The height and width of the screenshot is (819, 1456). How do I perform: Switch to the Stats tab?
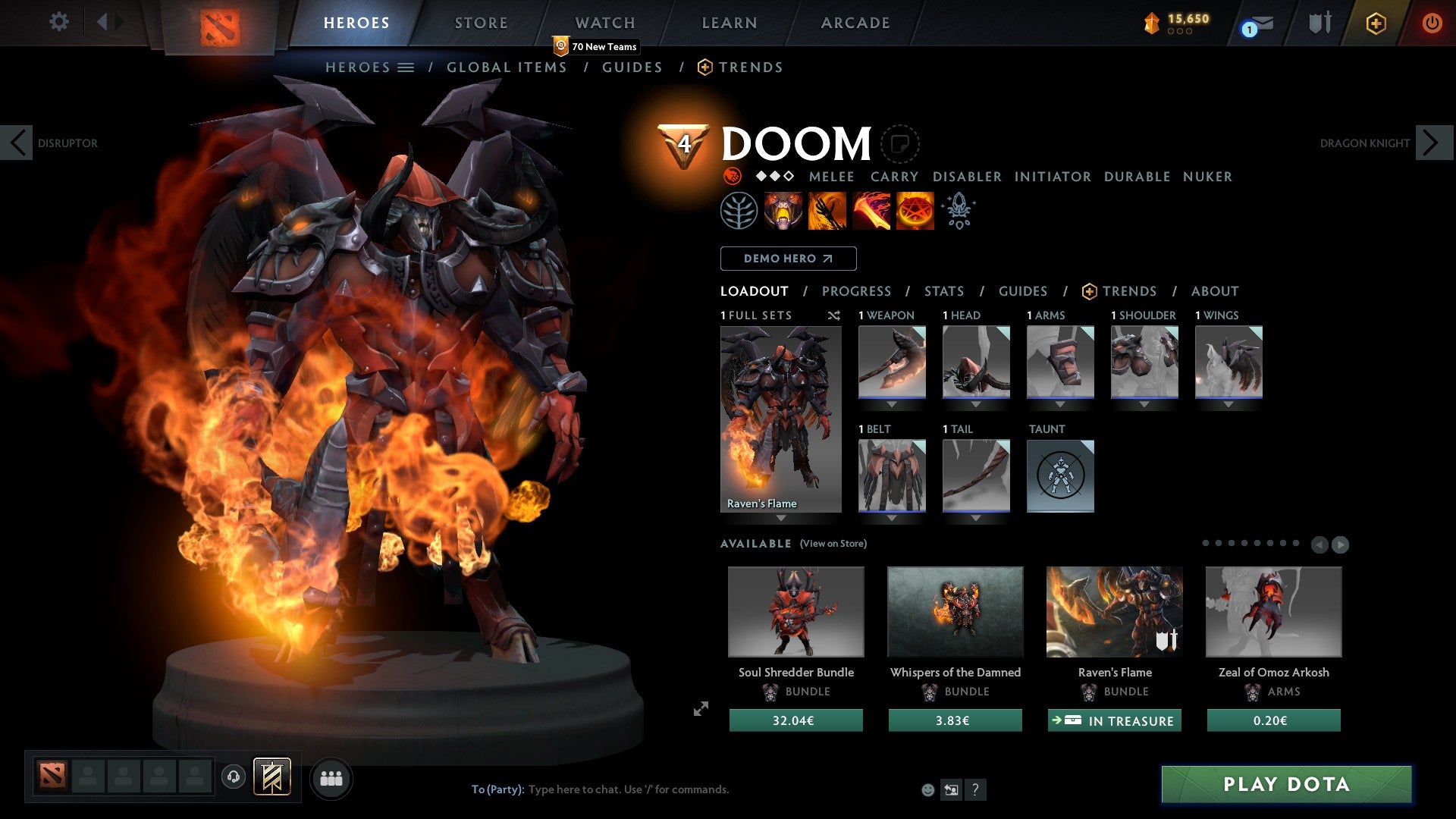[943, 291]
